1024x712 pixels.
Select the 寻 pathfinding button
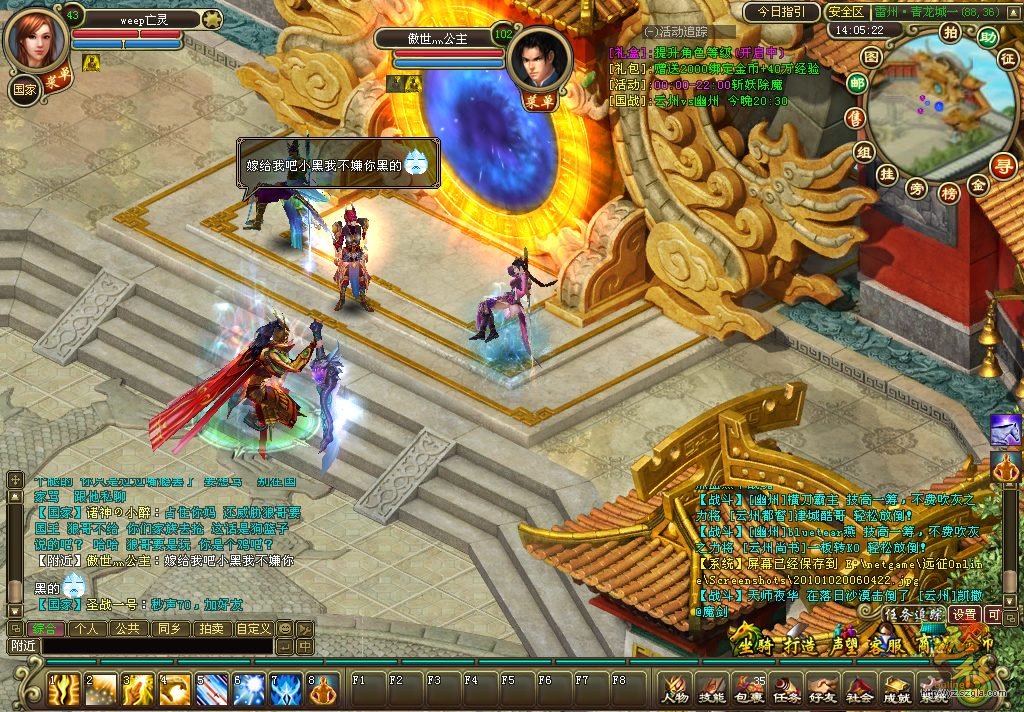tap(1002, 166)
